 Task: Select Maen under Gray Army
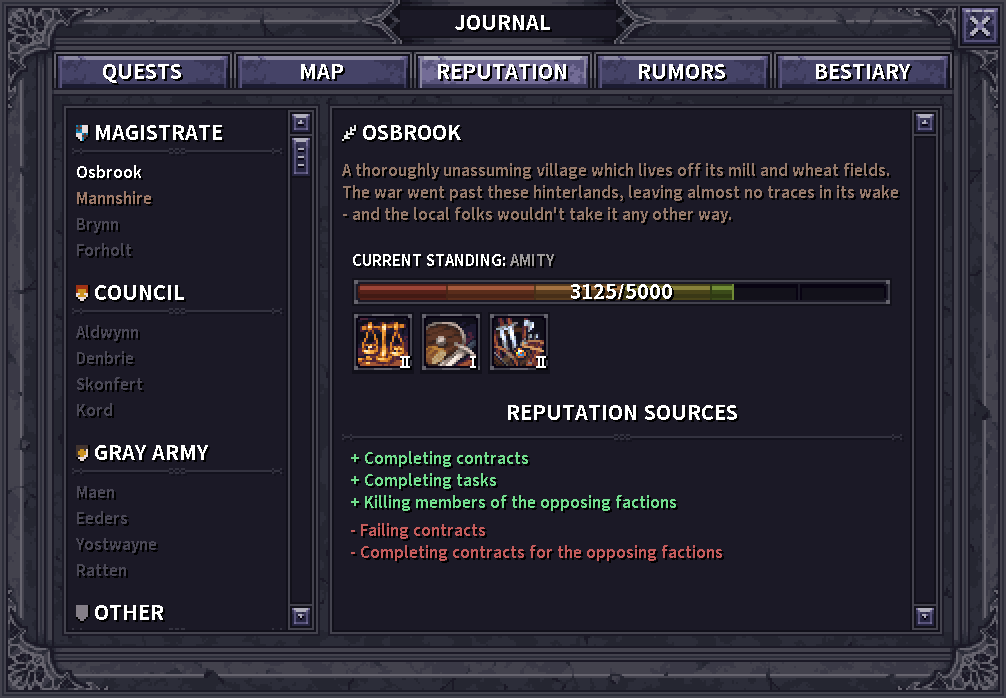[96, 492]
